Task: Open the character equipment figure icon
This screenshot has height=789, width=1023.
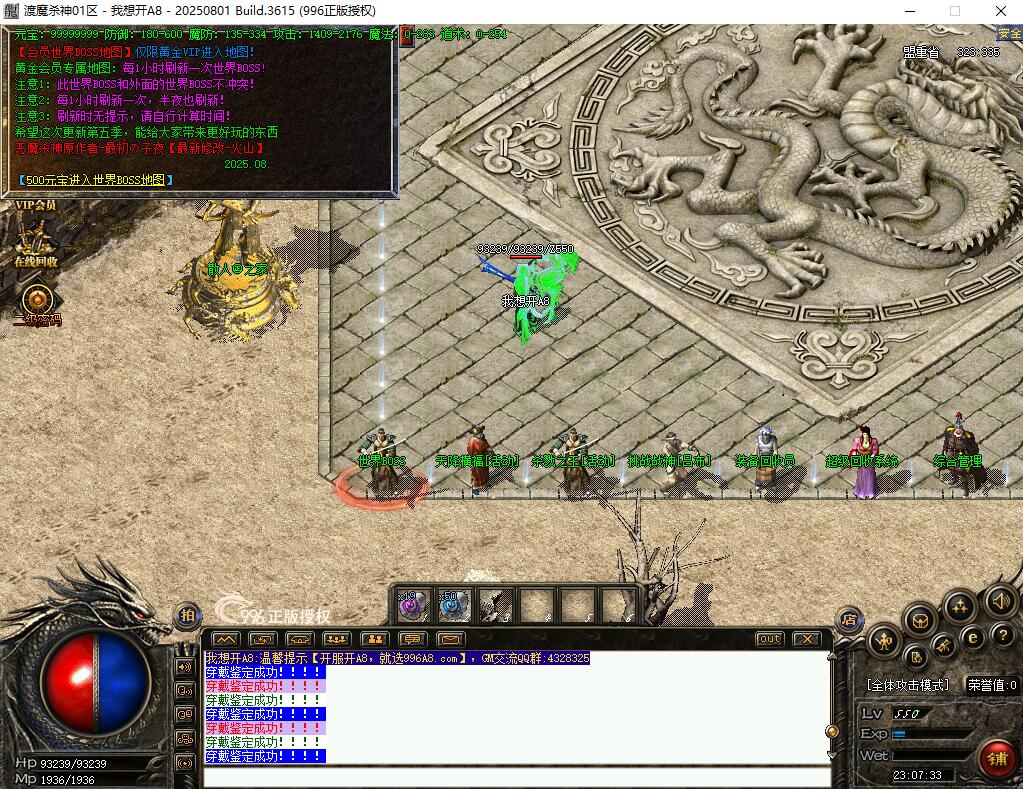Action: tap(884, 641)
